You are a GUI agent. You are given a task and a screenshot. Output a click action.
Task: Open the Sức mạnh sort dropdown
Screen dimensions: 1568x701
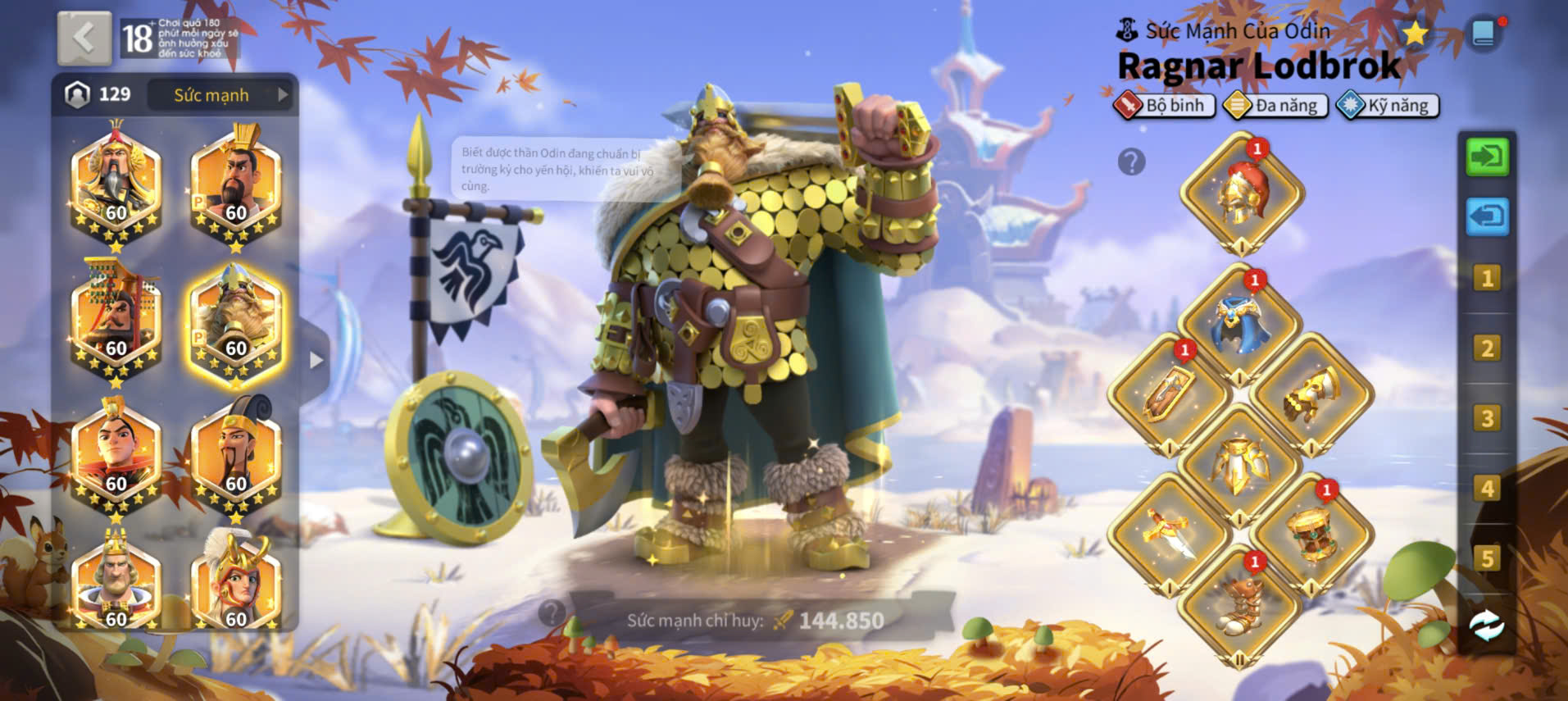click(x=220, y=95)
